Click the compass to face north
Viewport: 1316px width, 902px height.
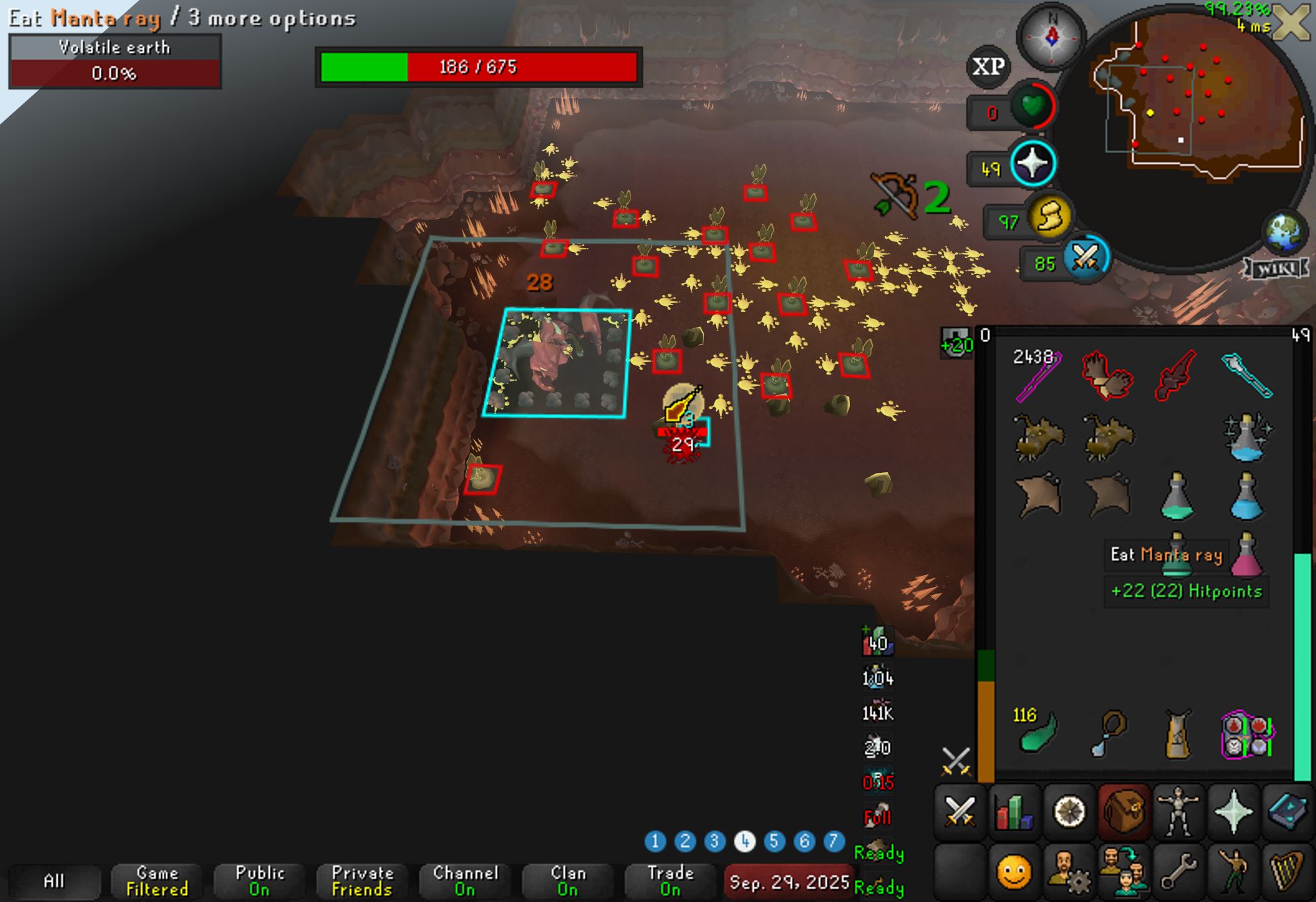1051,36
